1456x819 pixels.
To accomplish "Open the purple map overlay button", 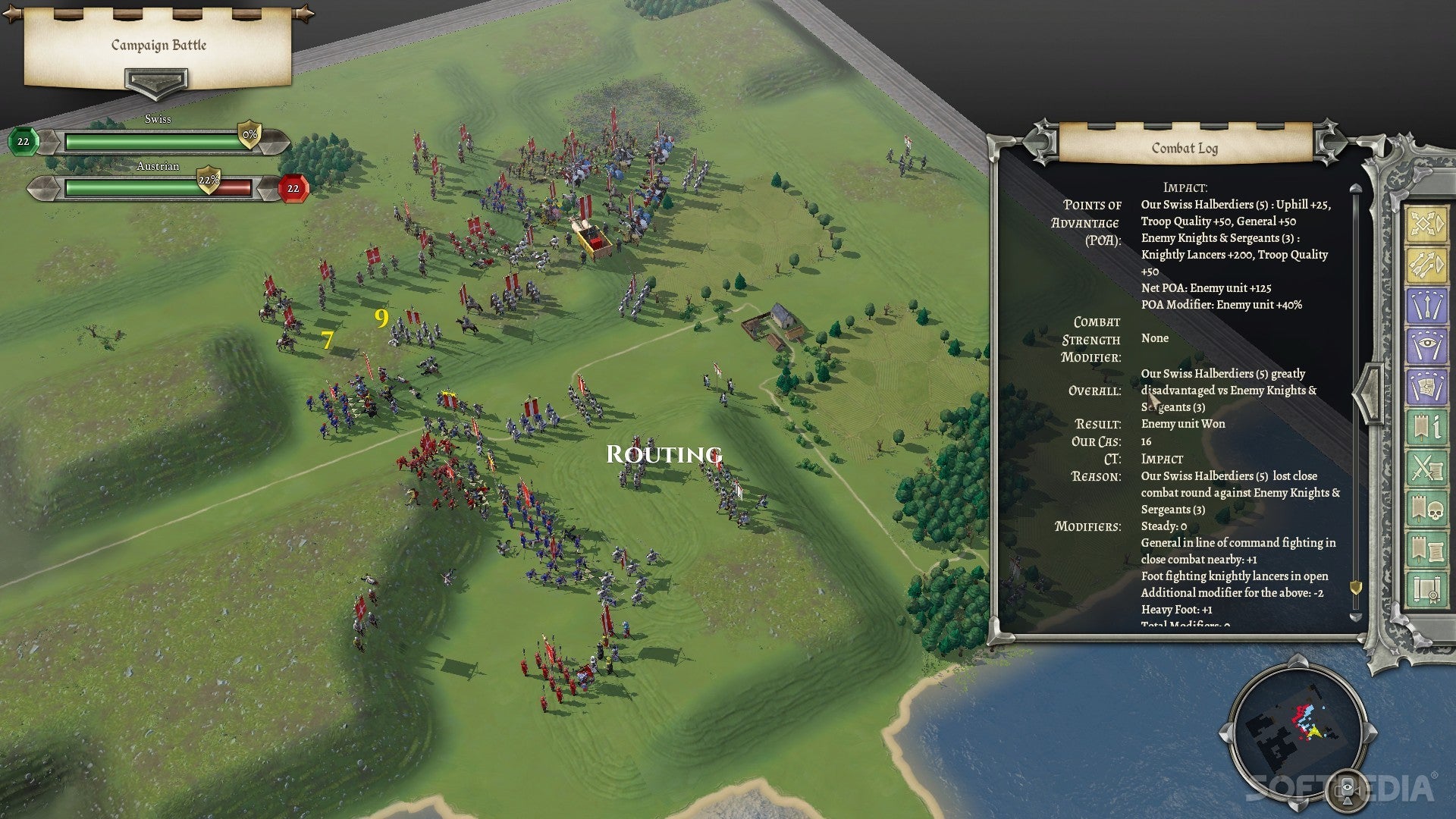I will (1426, 387).
